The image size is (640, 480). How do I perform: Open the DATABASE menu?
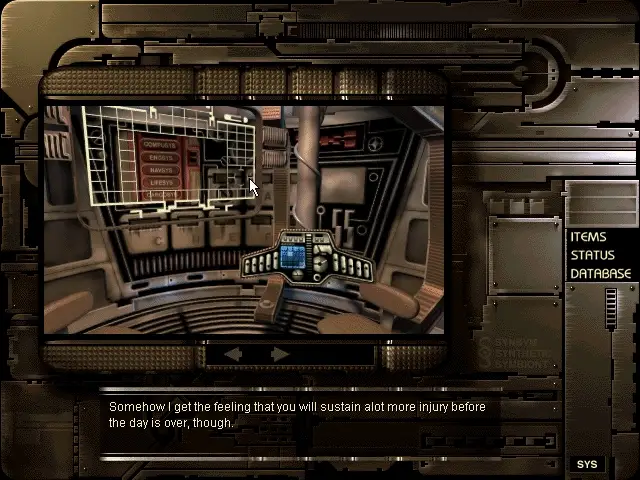(600, 273)
